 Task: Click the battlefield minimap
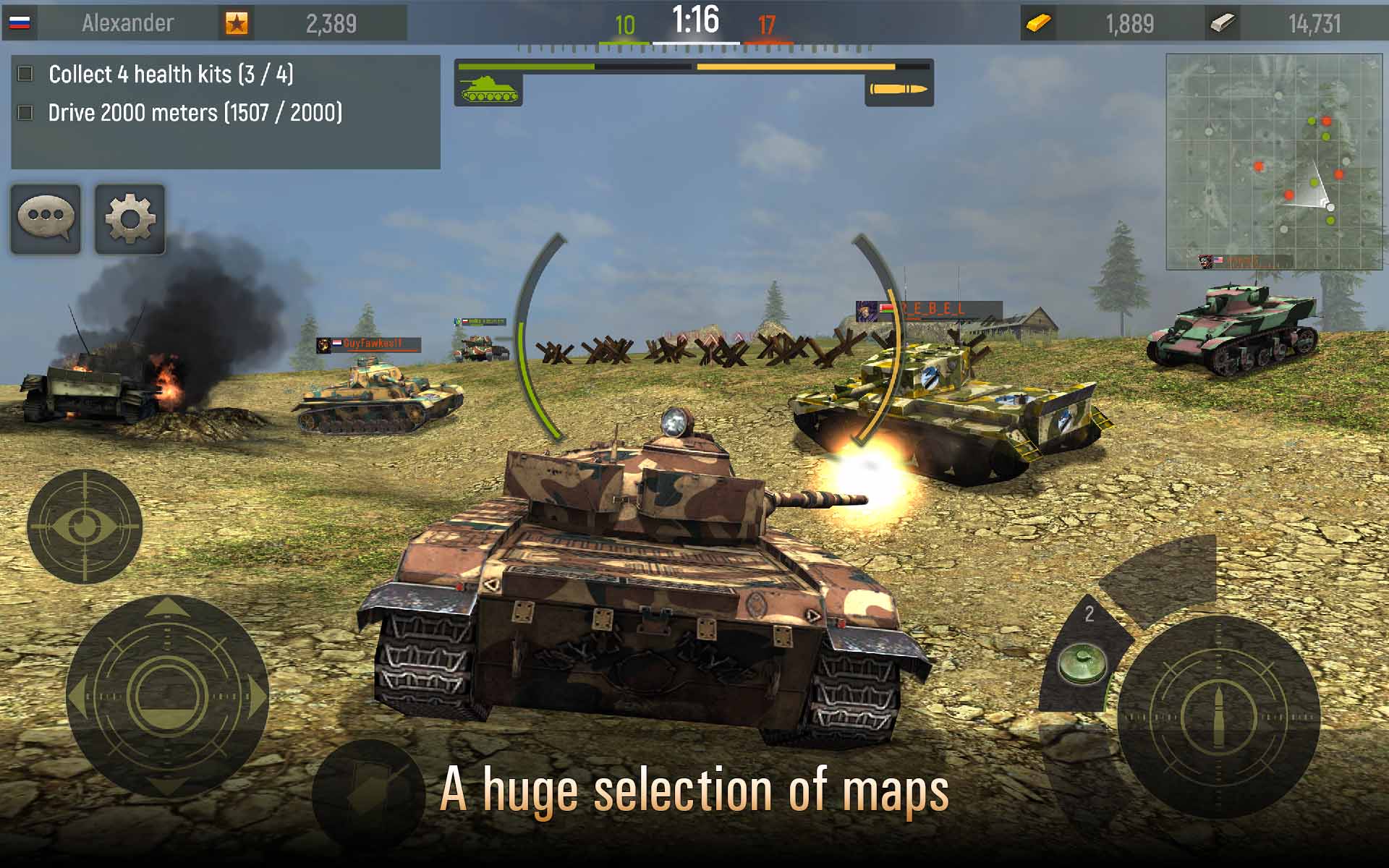point(1277,161)
